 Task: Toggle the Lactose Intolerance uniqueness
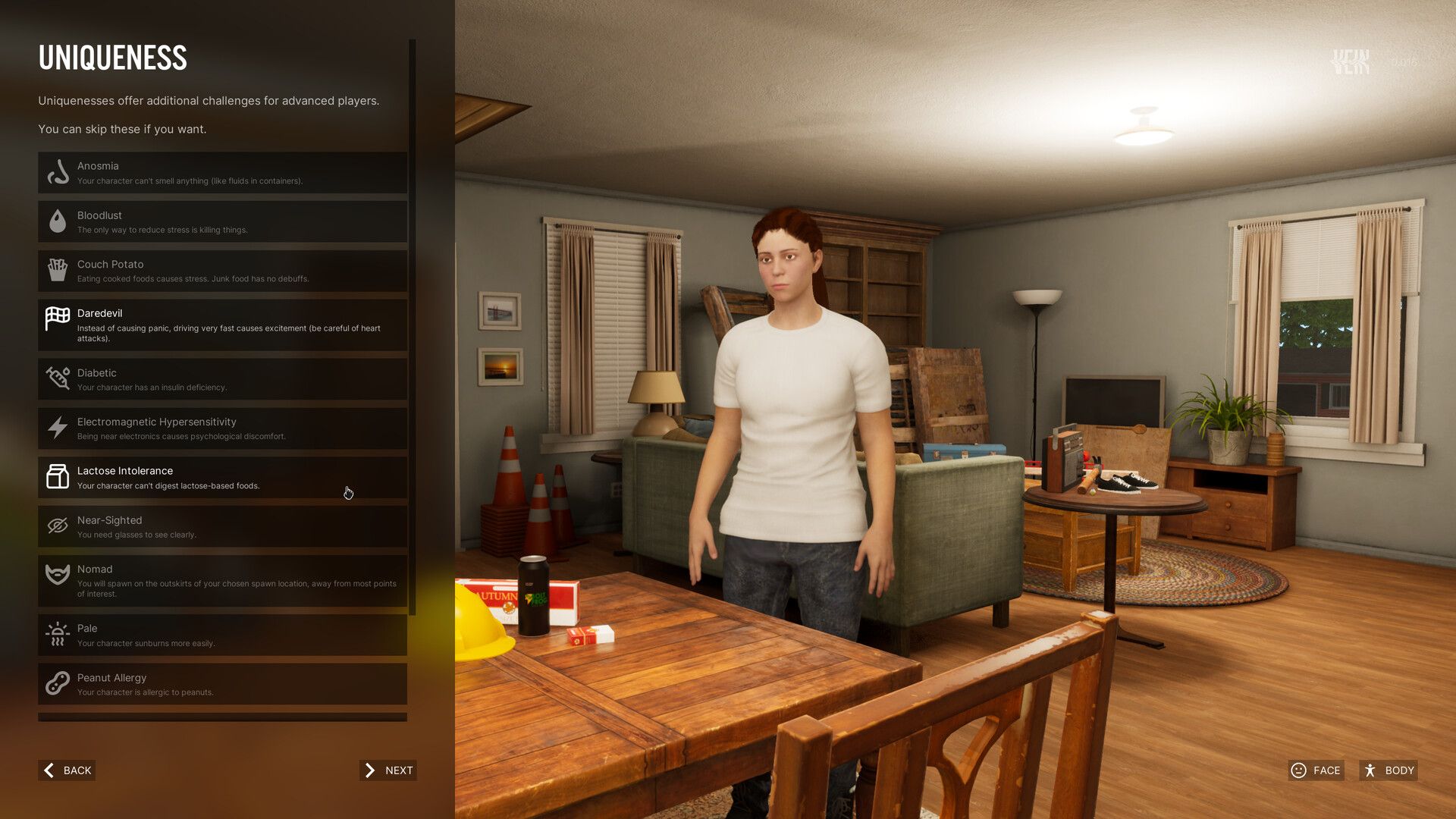pyautogui.click(x=222, y=478)
